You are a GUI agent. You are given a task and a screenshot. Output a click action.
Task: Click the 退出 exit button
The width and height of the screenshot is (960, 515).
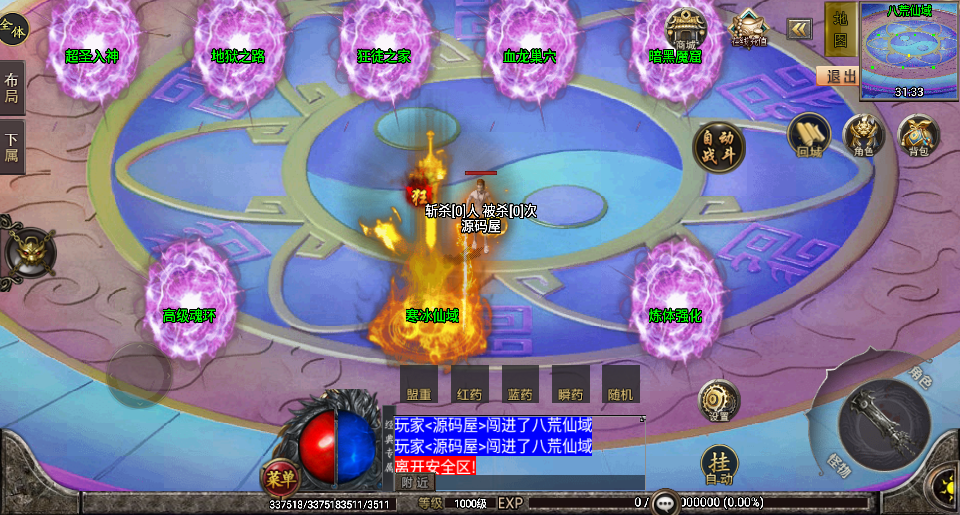tap(838, 76)
